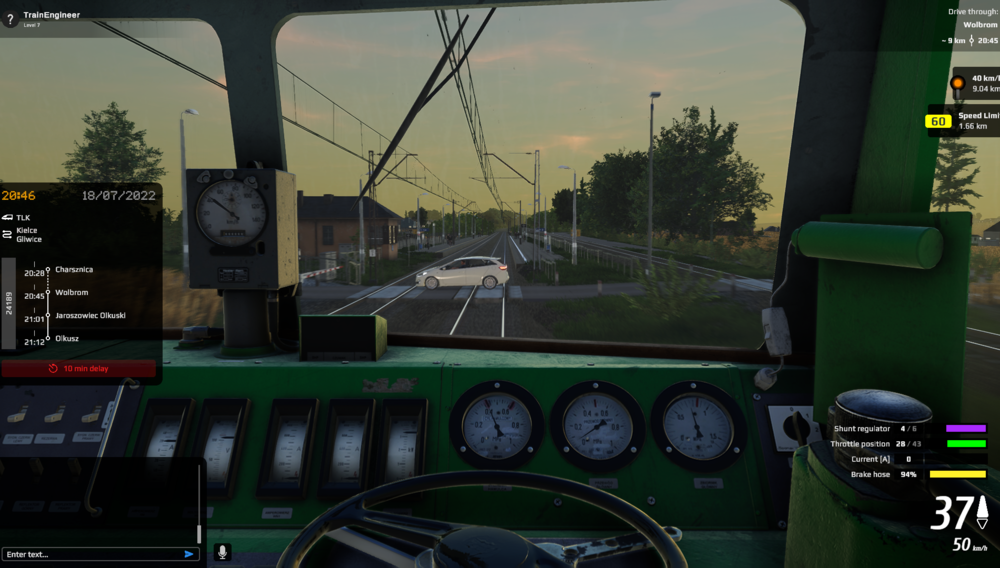
Task: Select the Charsznica timetable stop
Action: pyautogui.click(x=75, y=270)
